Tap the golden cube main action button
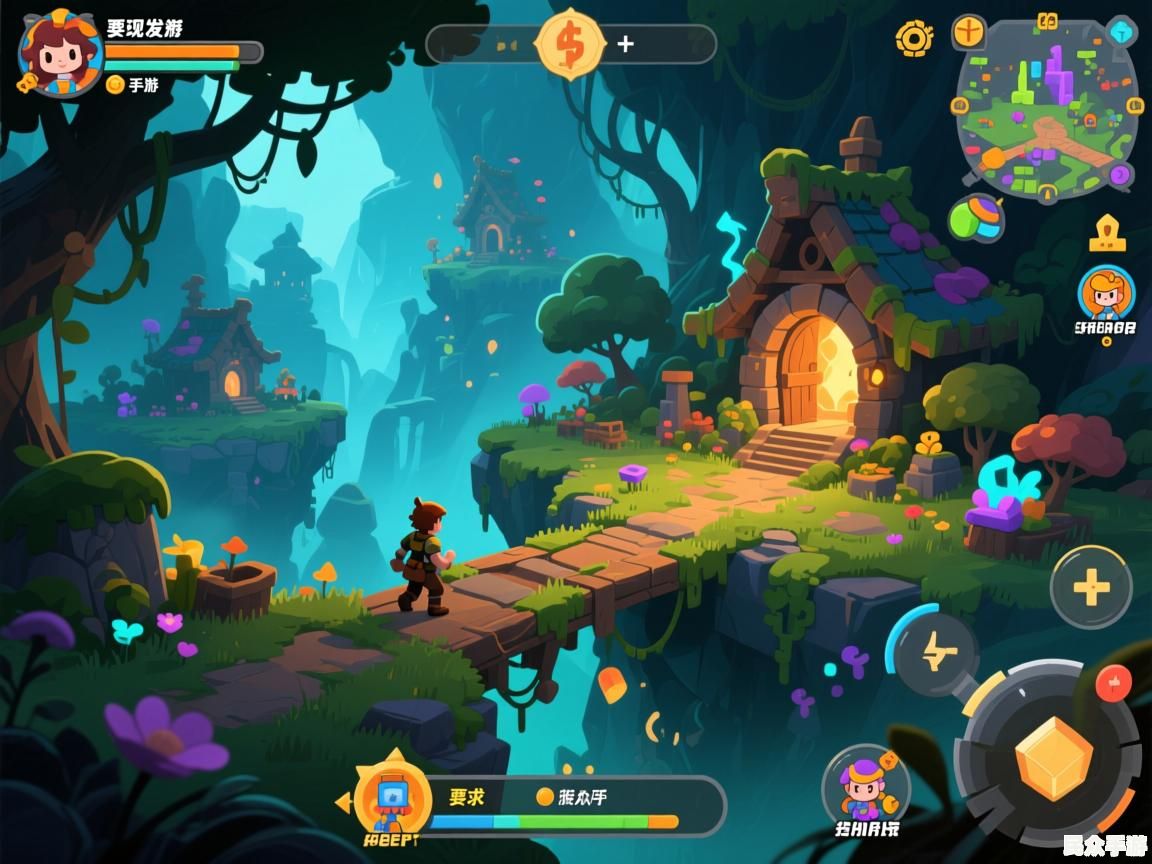The width and height of the screenshot is (1152, 864). (1053, 758)
